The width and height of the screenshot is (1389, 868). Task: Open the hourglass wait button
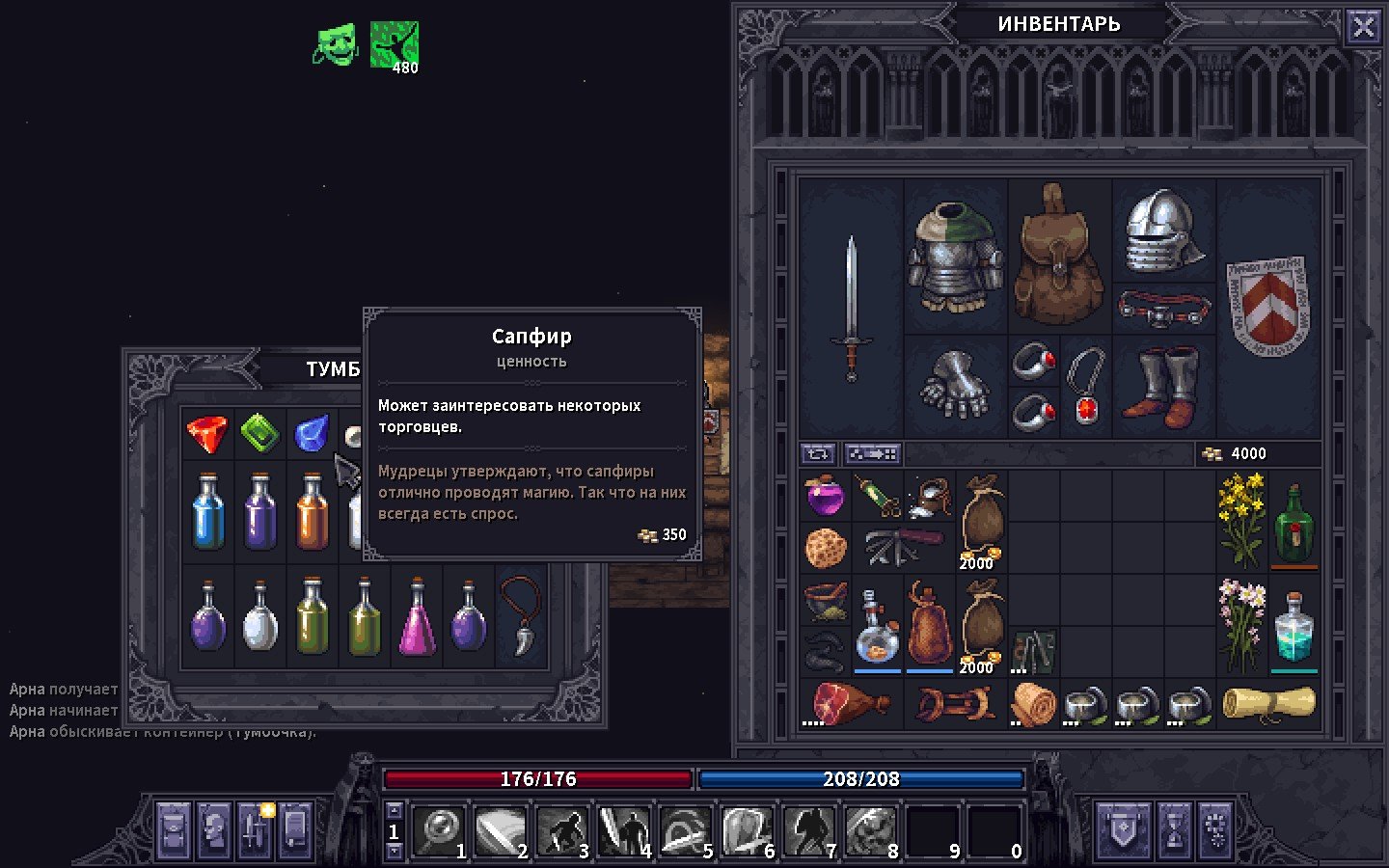pyautogui.click(x=1174, y=828)
